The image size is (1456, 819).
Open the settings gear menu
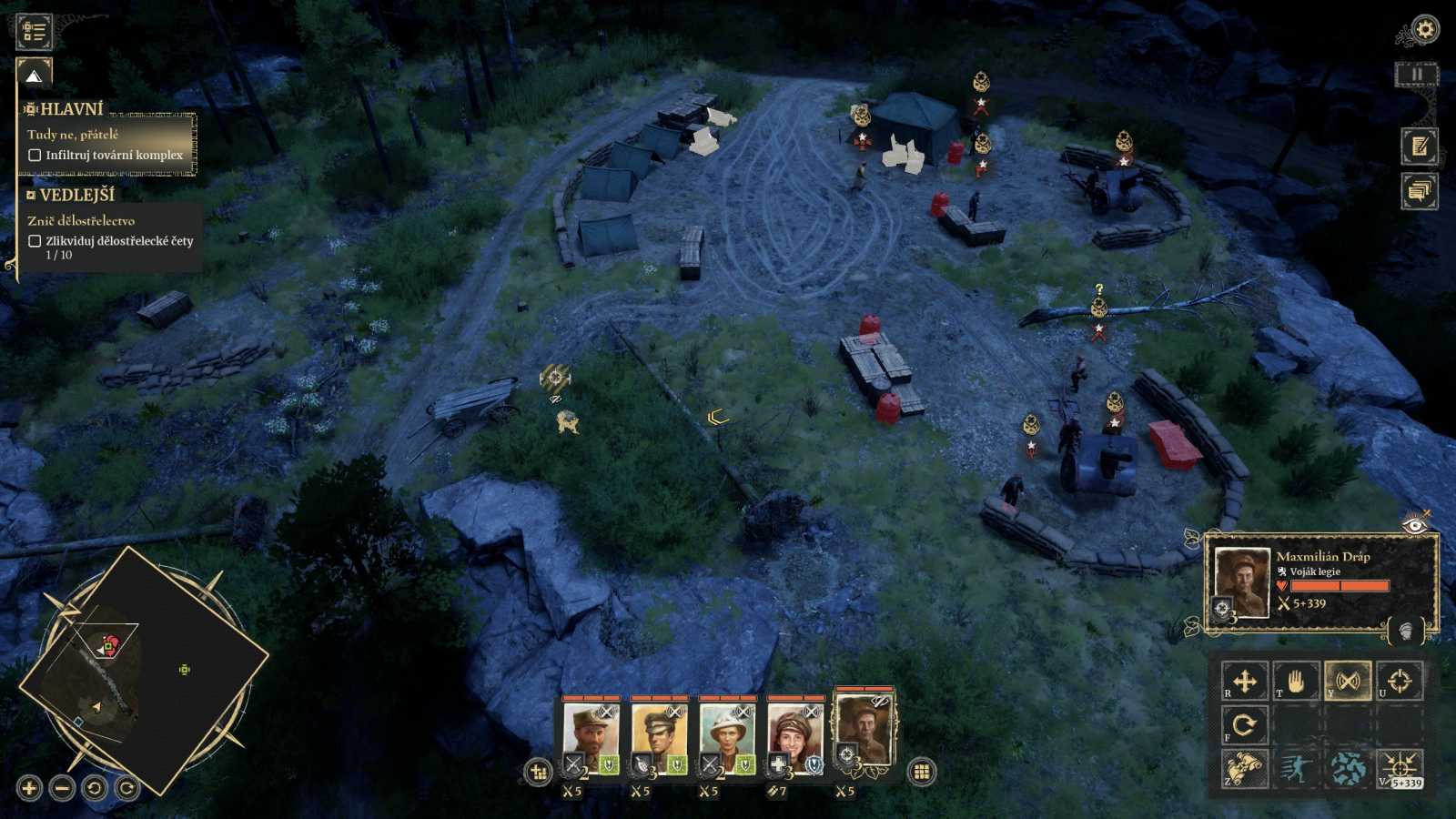coord(1424,30)
